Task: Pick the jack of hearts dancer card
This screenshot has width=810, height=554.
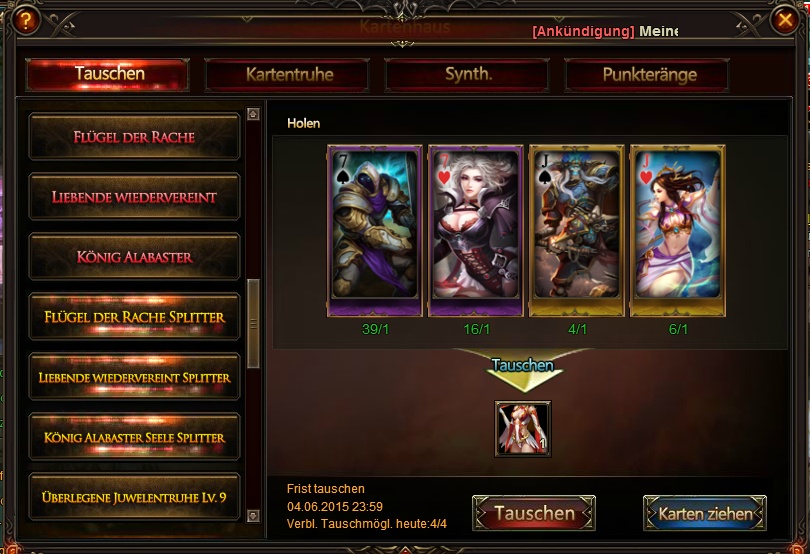Action: point(677,231)
